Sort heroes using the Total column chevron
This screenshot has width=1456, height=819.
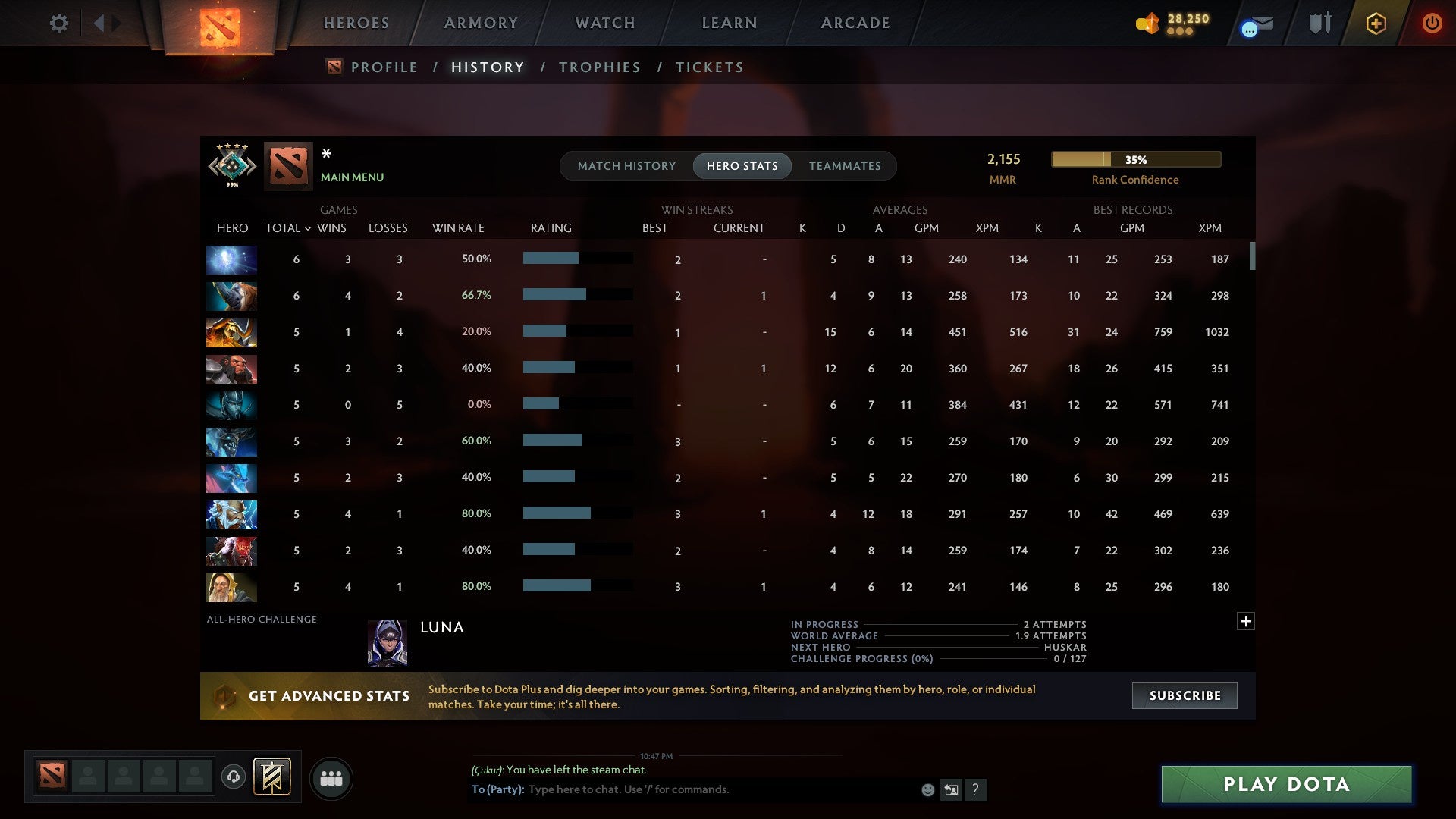point(307,228)
